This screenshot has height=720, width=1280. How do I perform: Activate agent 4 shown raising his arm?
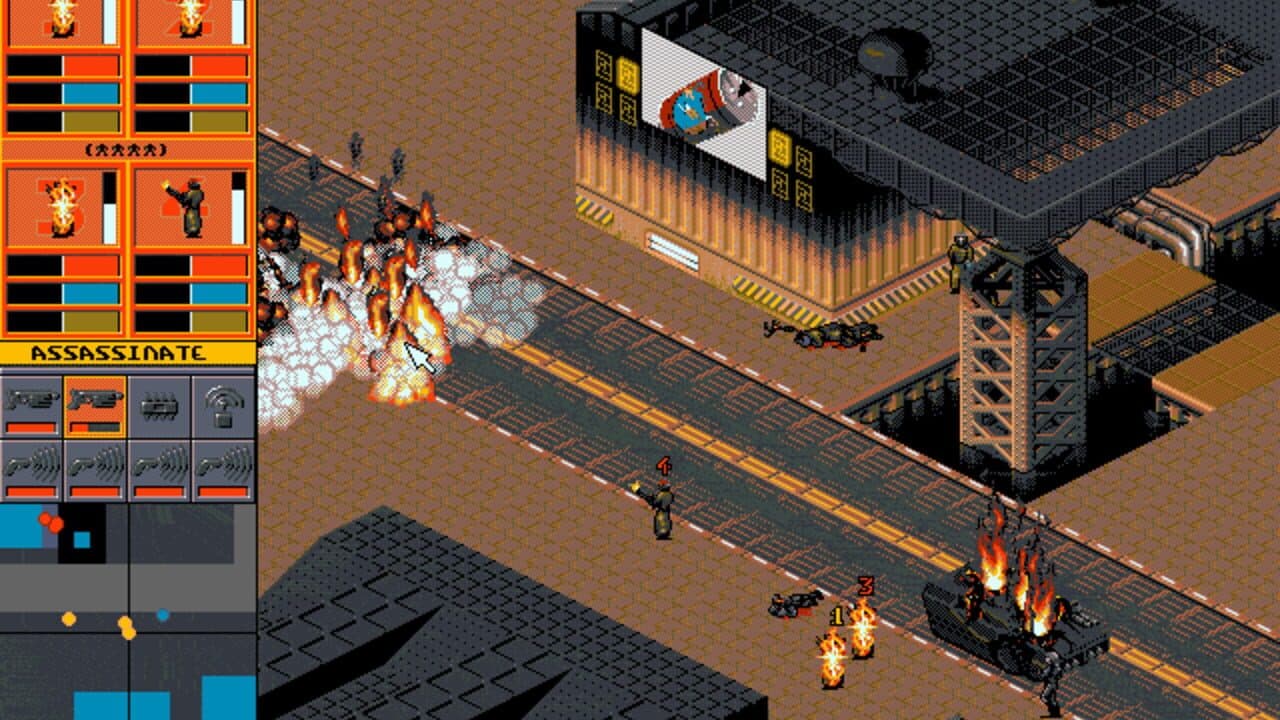(190, 204)
